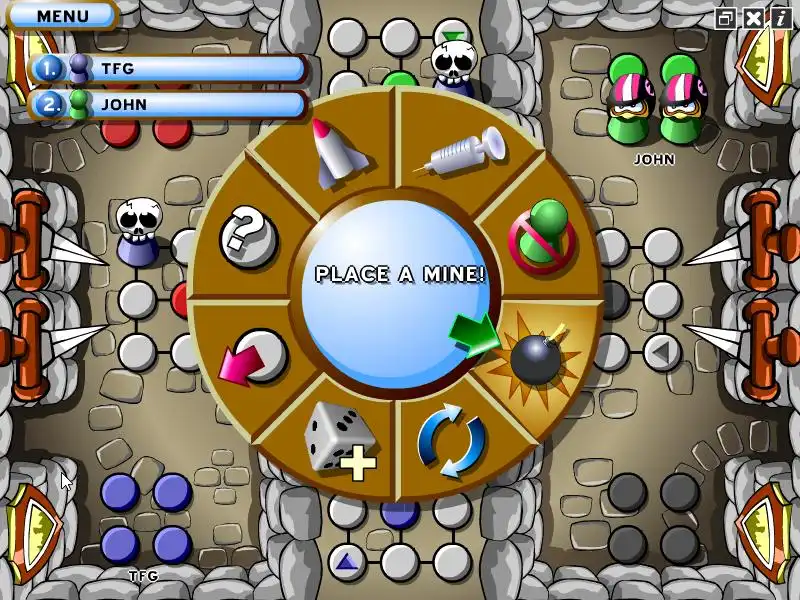Image resolution: width=800 pixels, height=600 pixels.
Task: Open the info 'i' button
Action: pyautogui.click(x=780, y=17)
